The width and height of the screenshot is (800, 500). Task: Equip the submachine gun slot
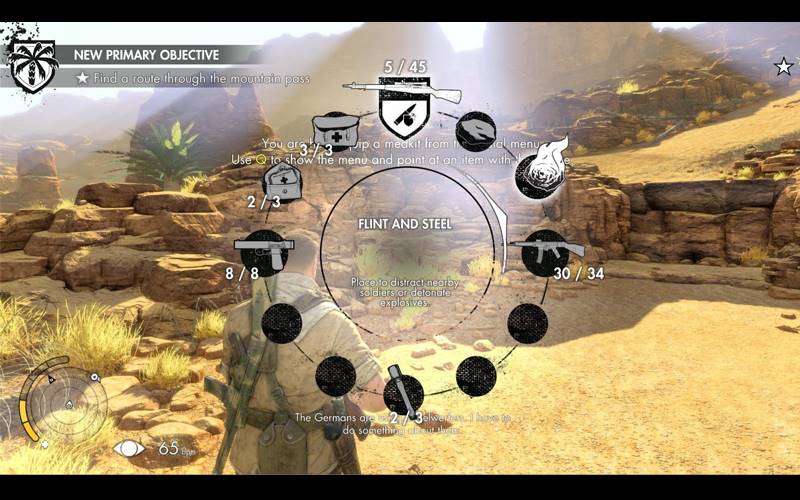(x=545, y=250)
